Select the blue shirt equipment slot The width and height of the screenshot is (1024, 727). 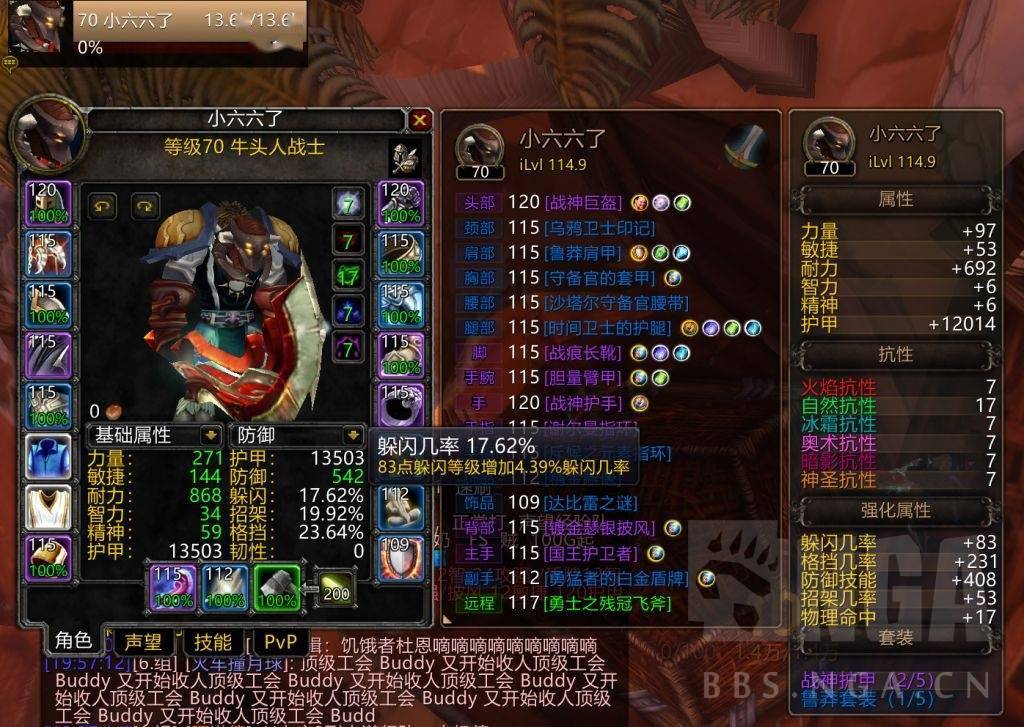(48, 457)
